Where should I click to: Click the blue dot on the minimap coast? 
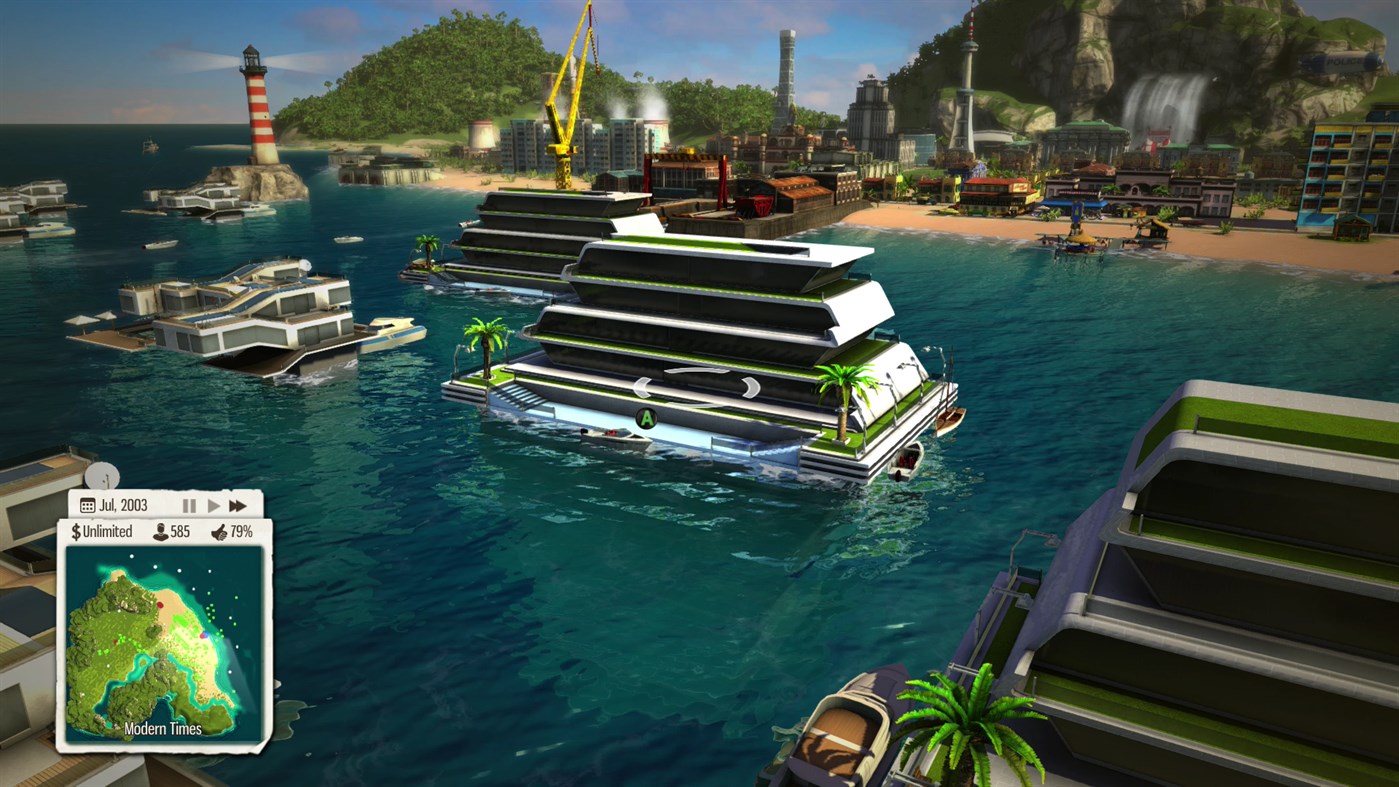(x=204, y=634)
